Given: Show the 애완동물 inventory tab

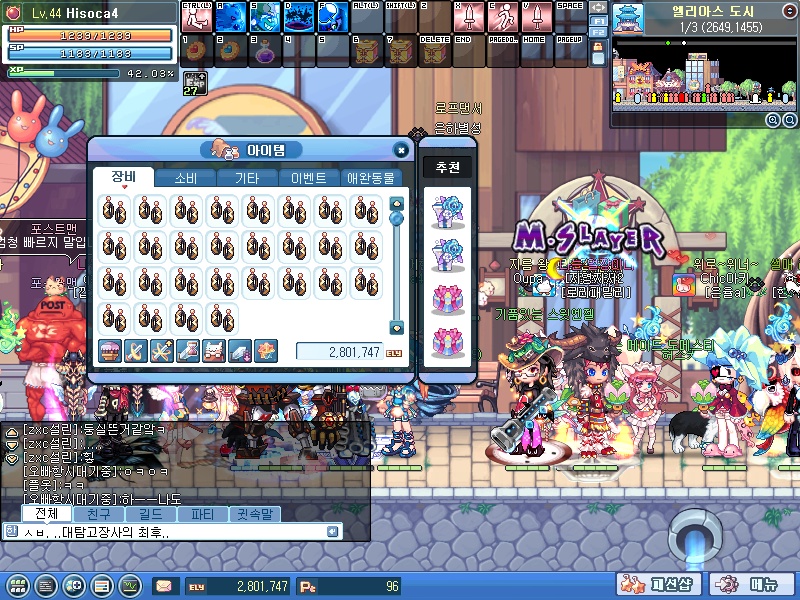Looking at the screenshot, I should point(370,178).
